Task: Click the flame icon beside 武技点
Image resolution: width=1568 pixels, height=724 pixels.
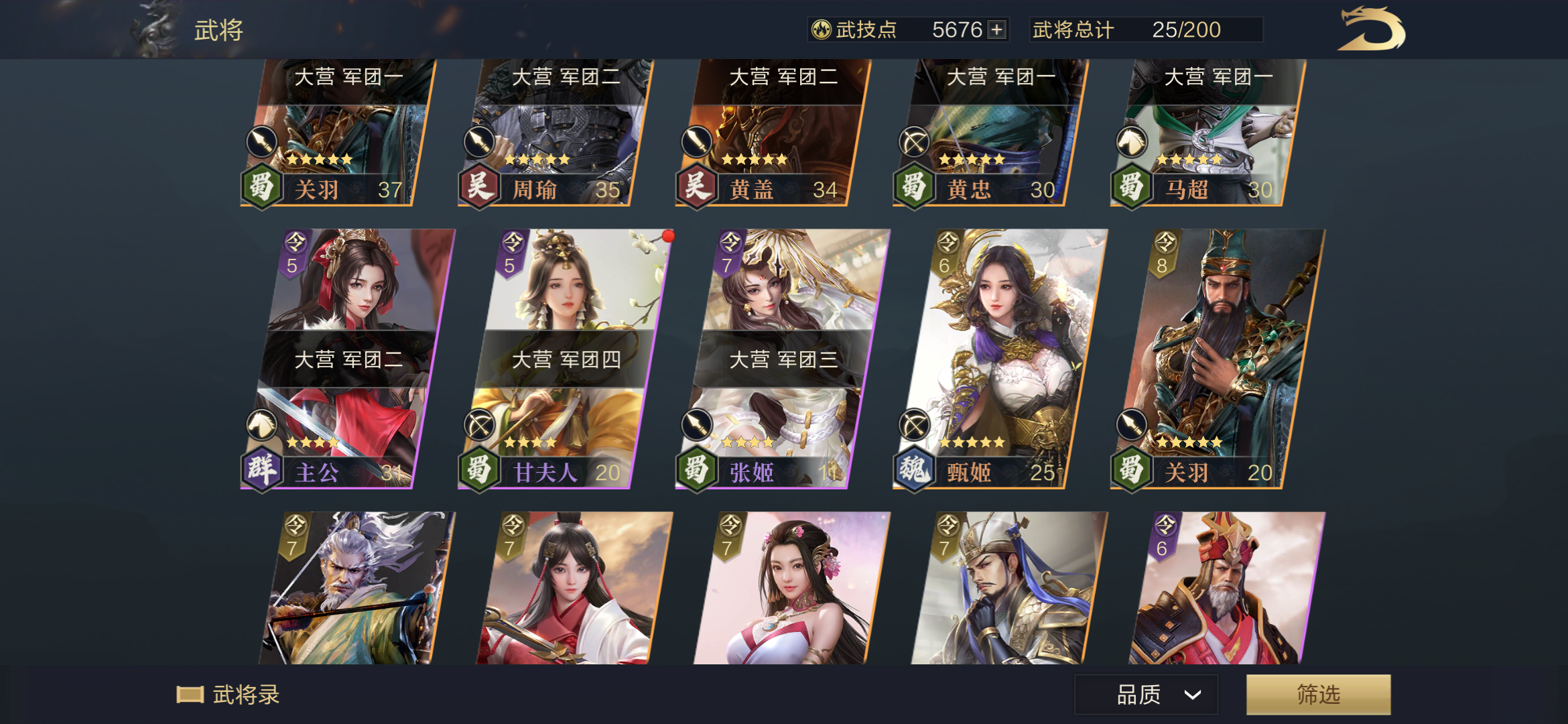Action: pyautogui.click(x=823, y=29)
